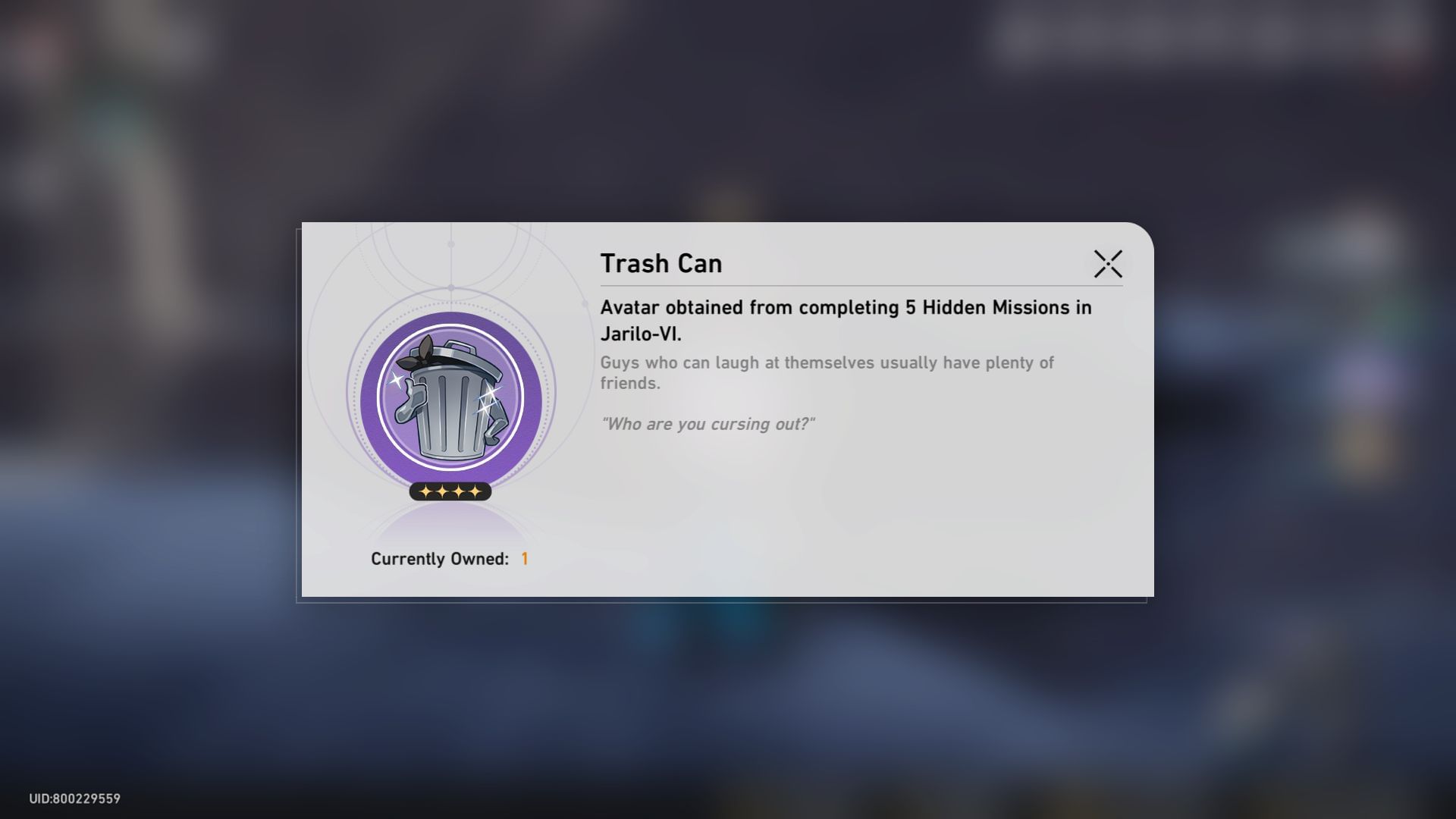
Task: Click the black four-star rating strip
Action: 449,491
